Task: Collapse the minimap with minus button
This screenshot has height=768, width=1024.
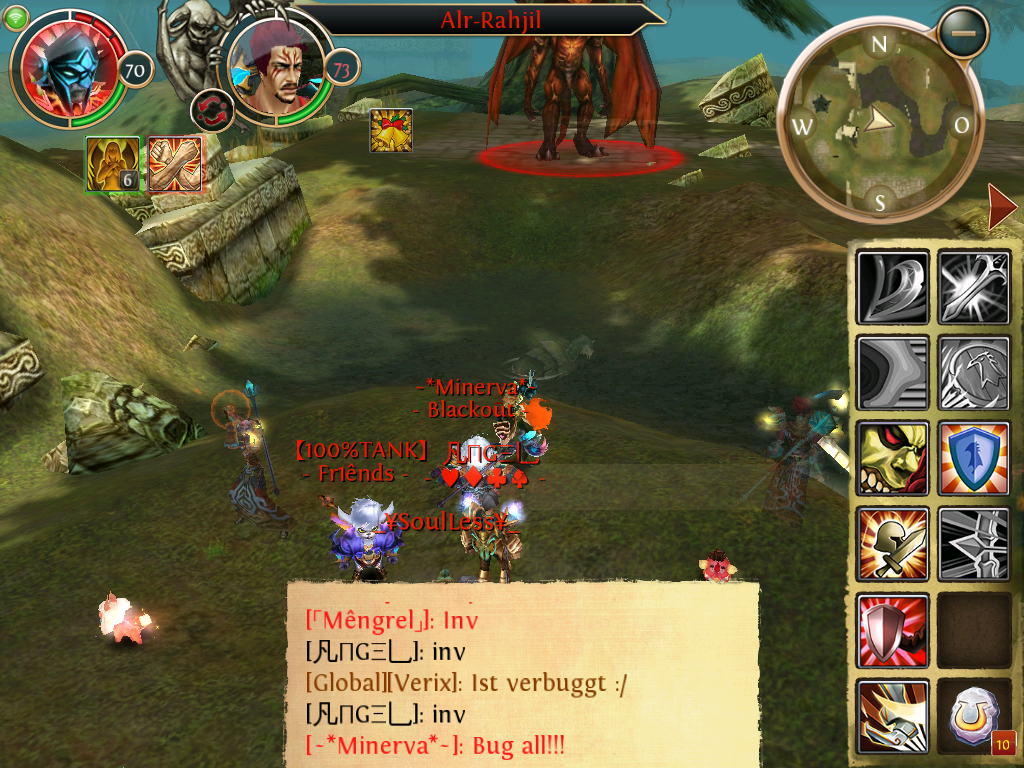Action: click(x=963, y=32)
